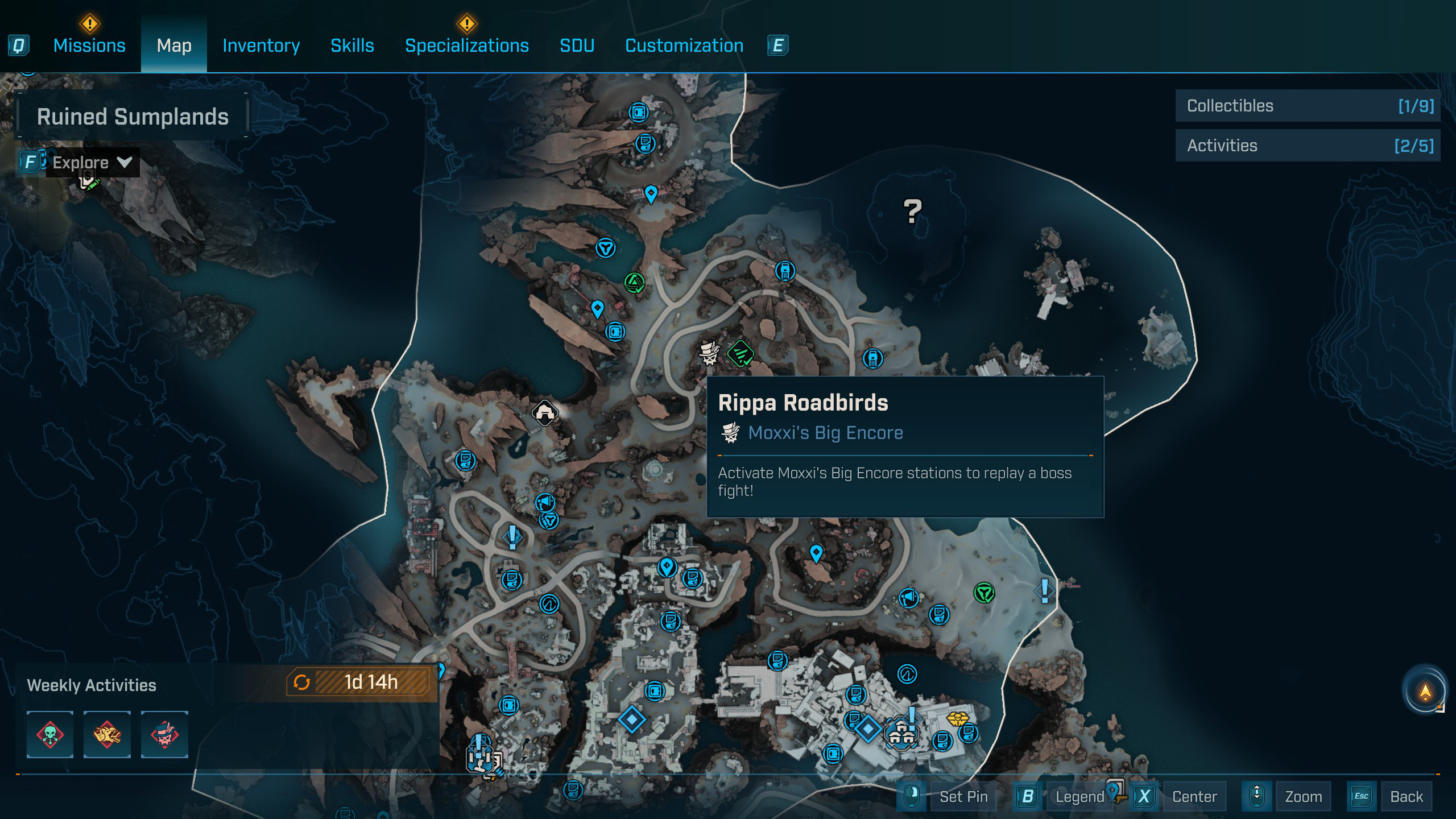This screenshot has width=1456, height=819.
Task: Click the Set Pin button
Action: click(963, 796)
